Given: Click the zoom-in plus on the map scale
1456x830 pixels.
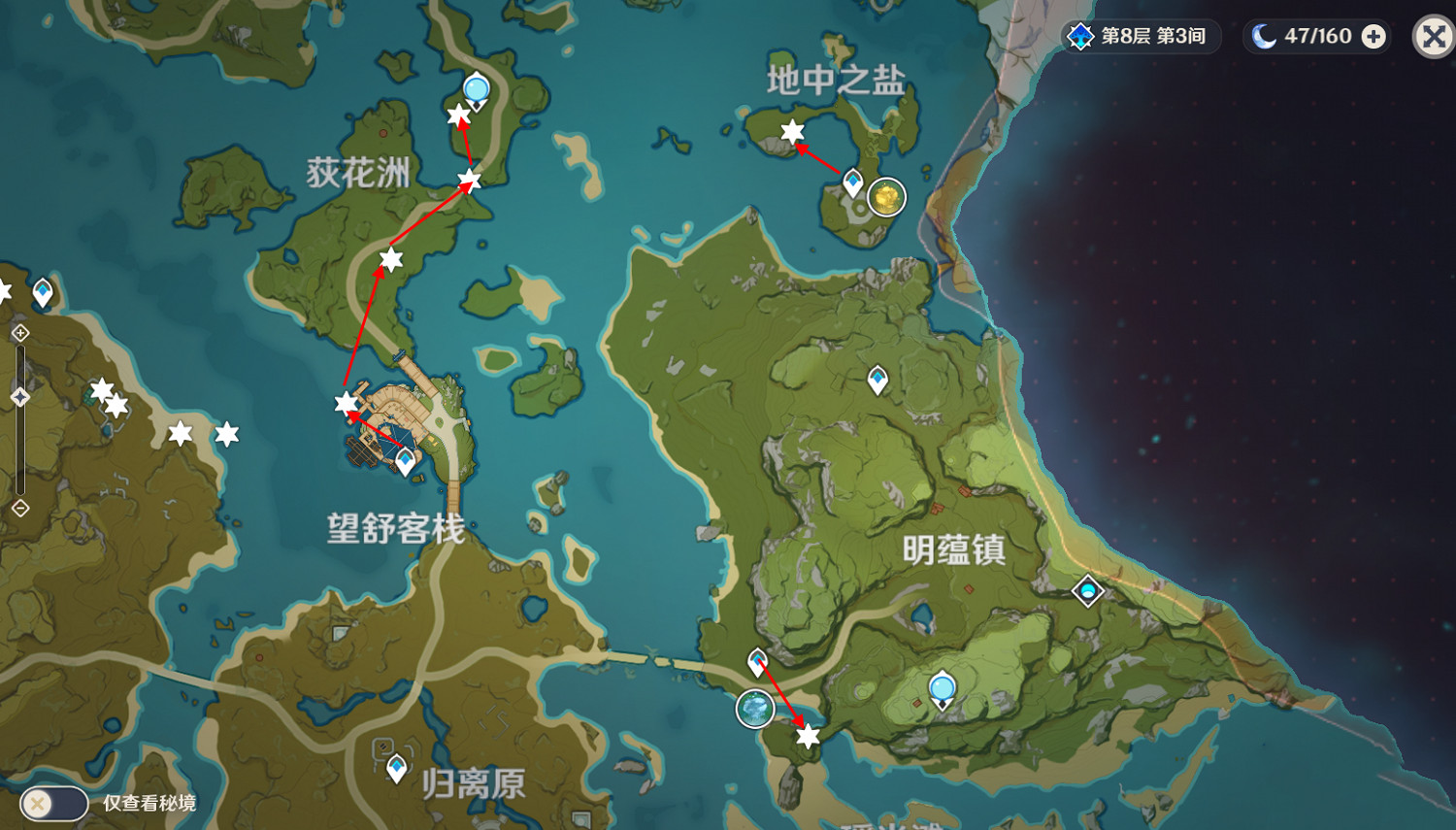Looking at the screenshot, I should coord(19,335).
